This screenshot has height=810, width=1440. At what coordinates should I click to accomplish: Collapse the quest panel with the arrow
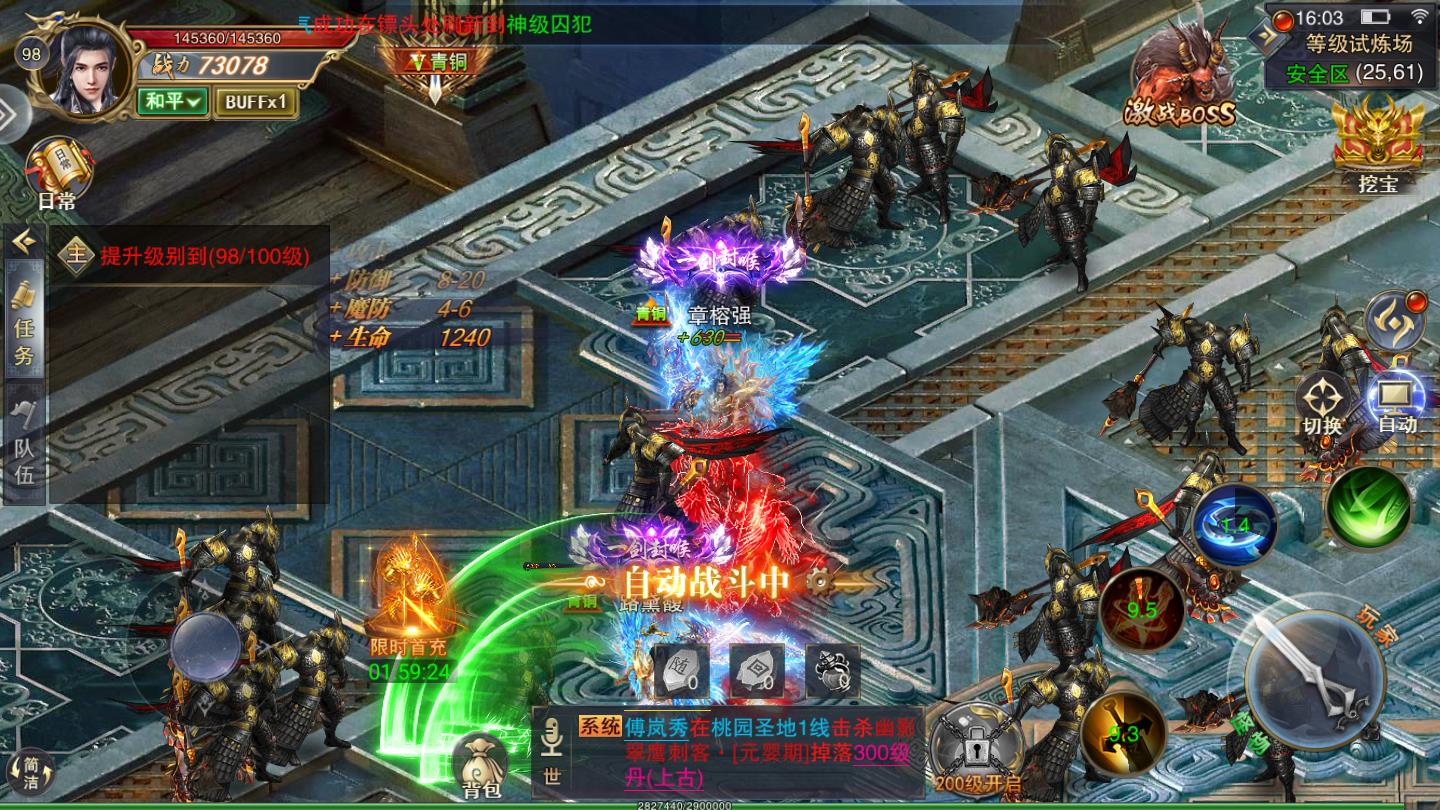point(24,241)
